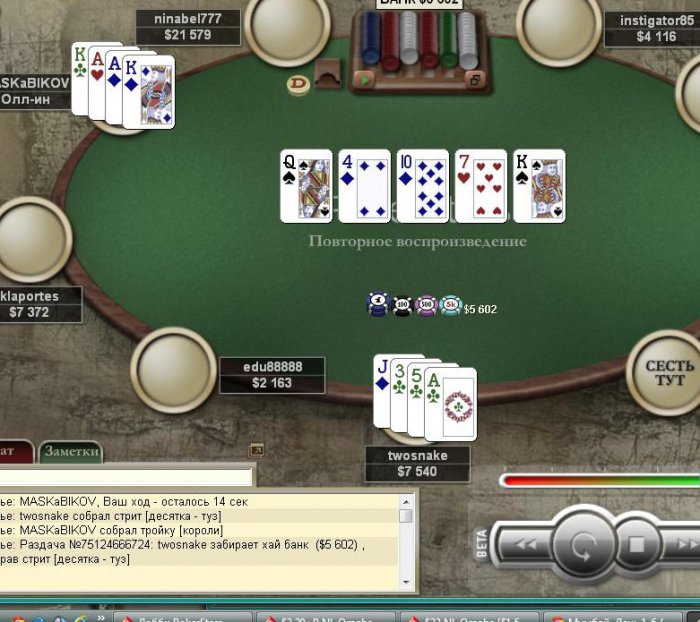The height and width of the screenshot is (622, 700).
Task: Open player edu88888's name plate
Action: 272,375
